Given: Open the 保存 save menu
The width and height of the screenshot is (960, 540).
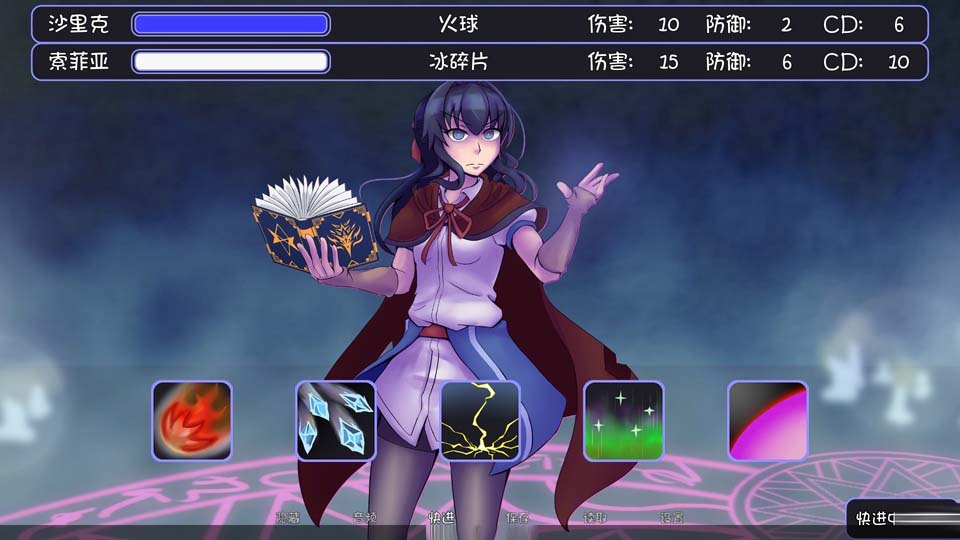Looking at the screenshot, I should click(518, 518).
